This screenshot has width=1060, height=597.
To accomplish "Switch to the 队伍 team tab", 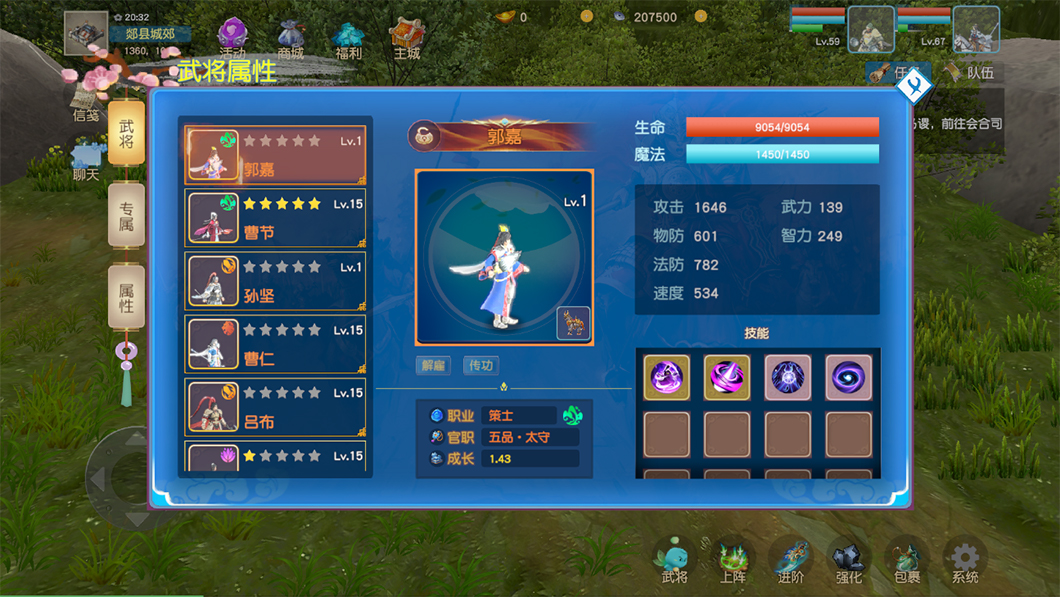I will (x=970, y=73).
